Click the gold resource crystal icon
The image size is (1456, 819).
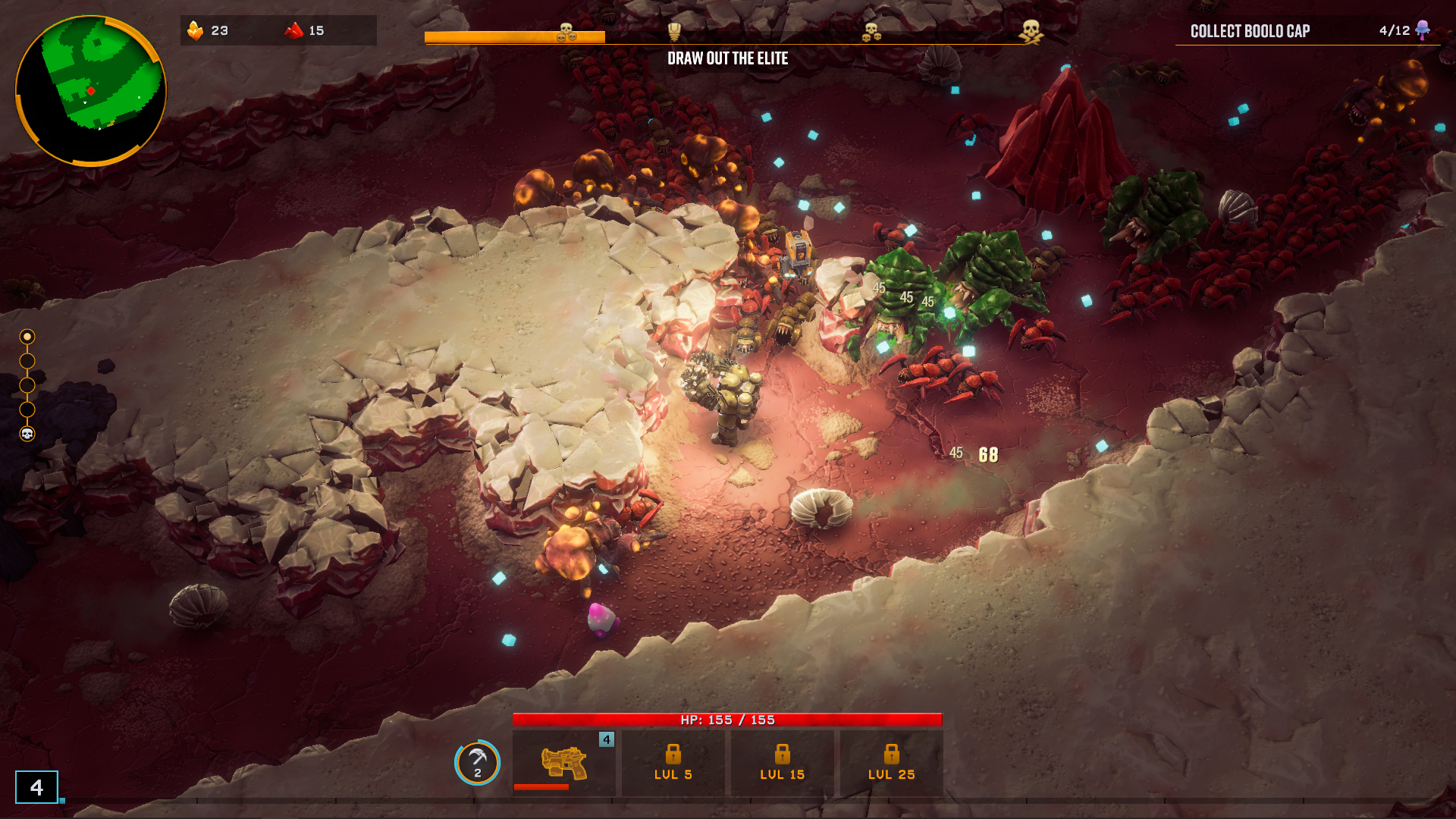(197, 31)
